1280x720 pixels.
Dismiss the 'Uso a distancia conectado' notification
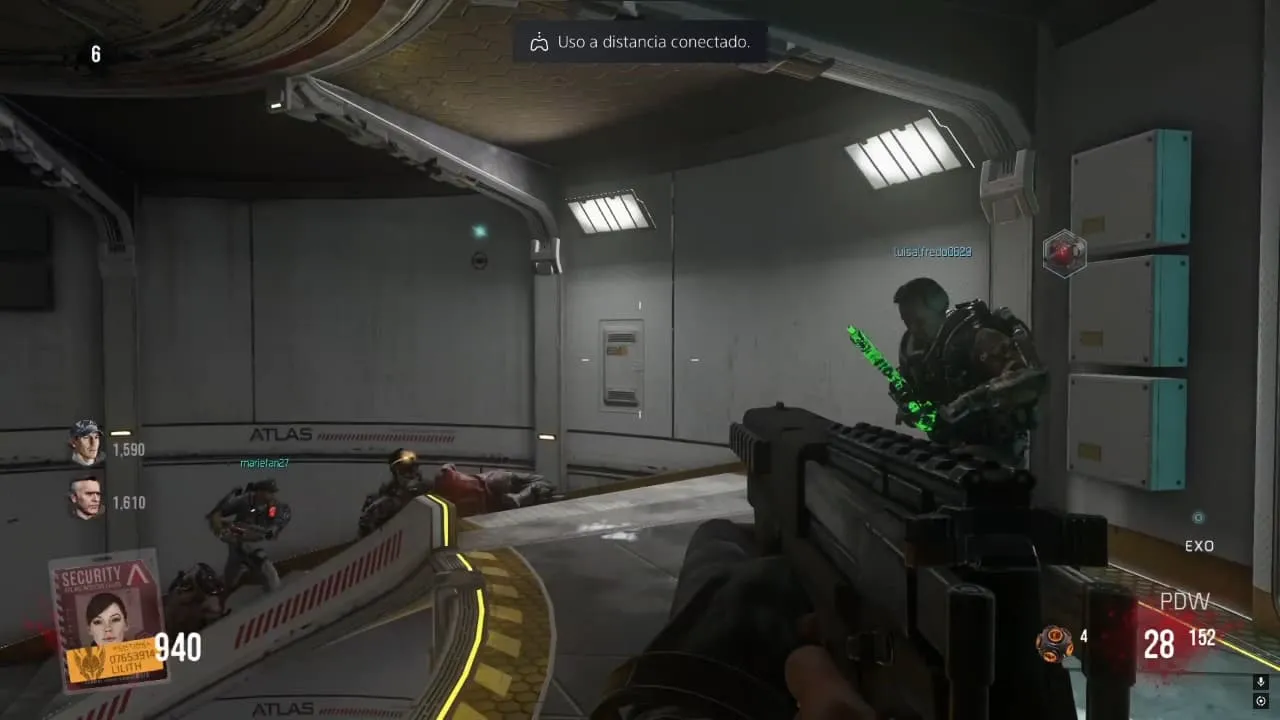click(640, 42)
